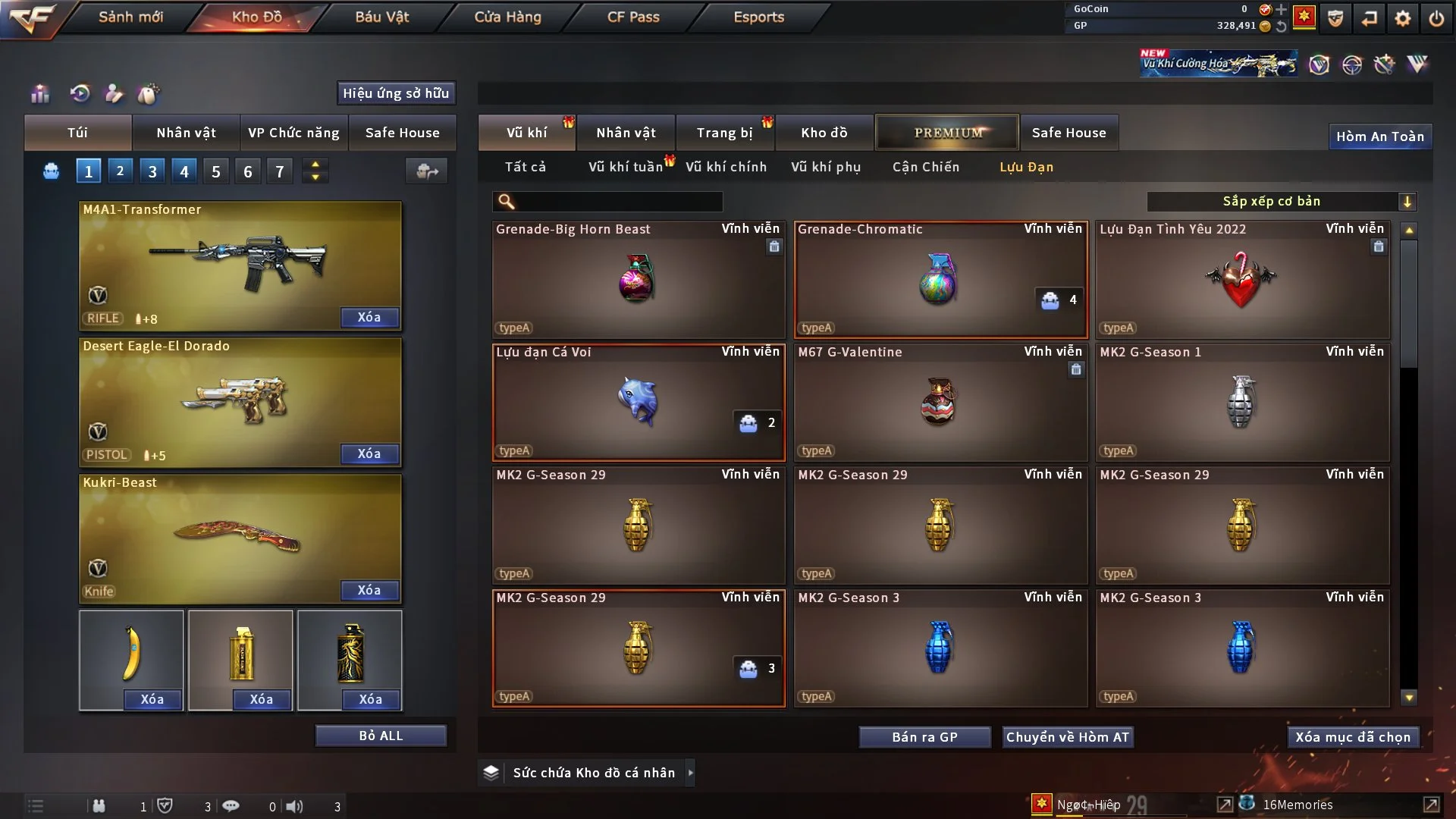The width and height of the screenshot is (1456, 819).
Task: Open the settings gear icon
Action: 1403,18
